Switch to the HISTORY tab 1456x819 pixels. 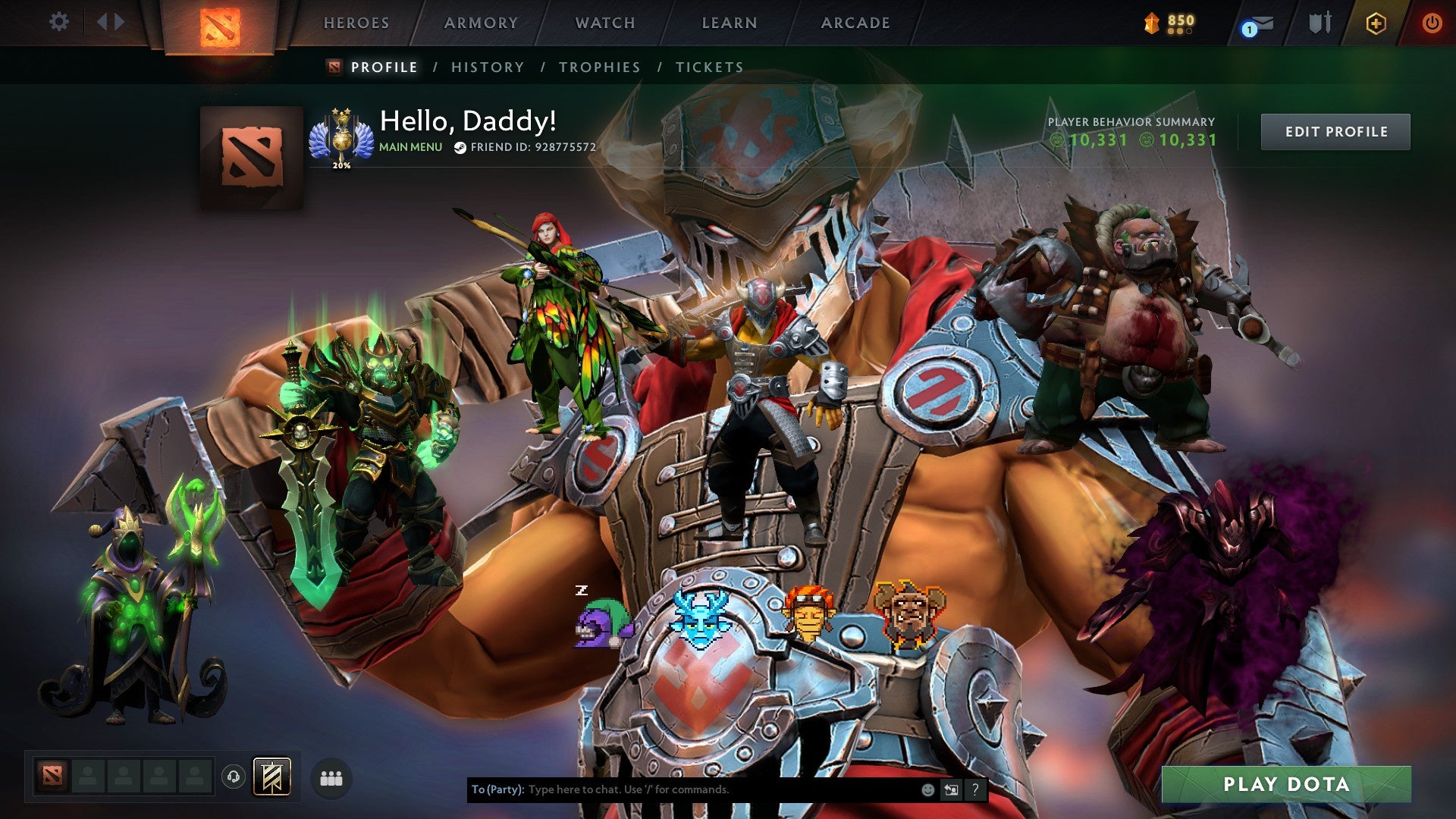point(486,67)
